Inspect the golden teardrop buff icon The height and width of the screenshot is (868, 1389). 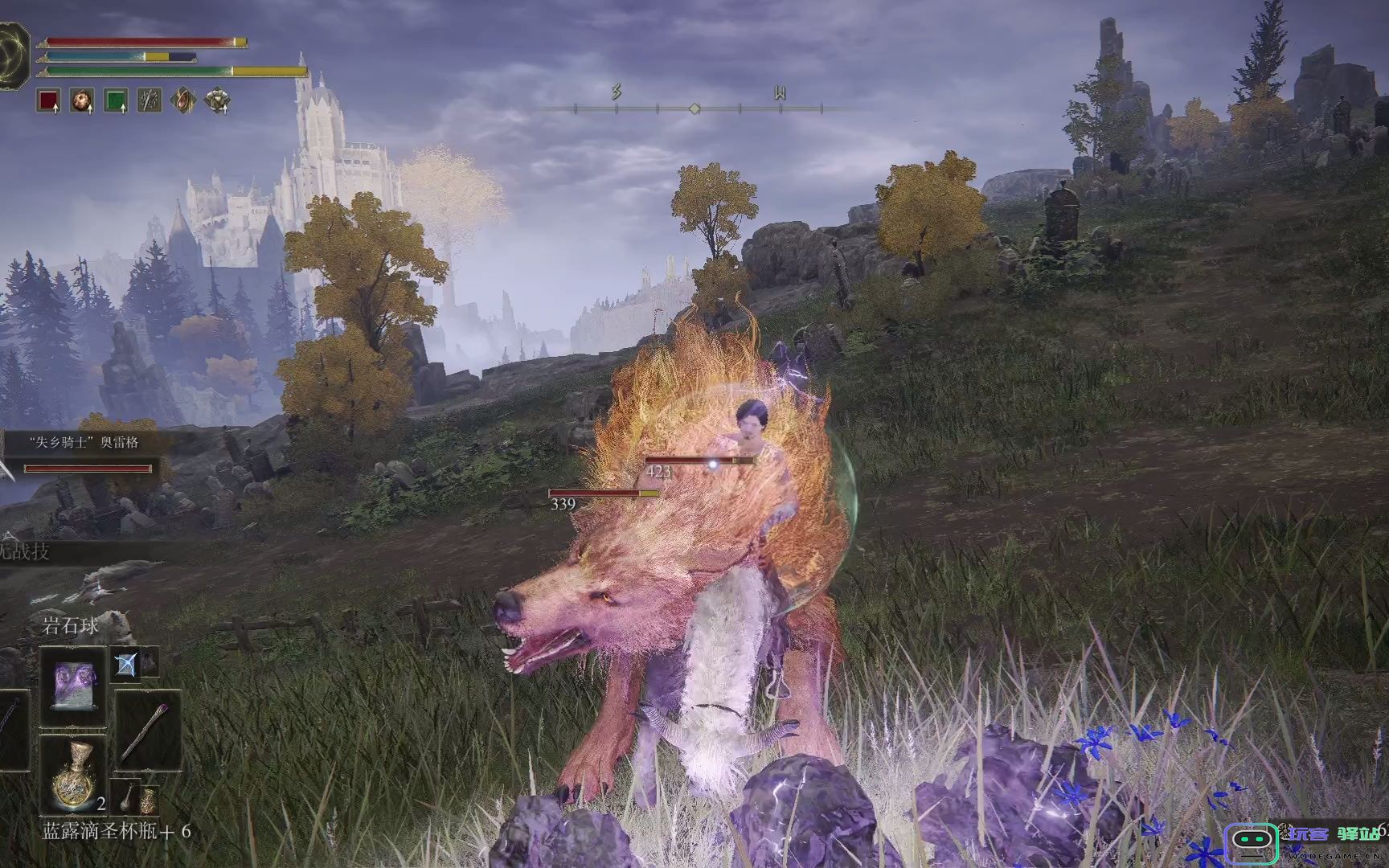(184, 100)
